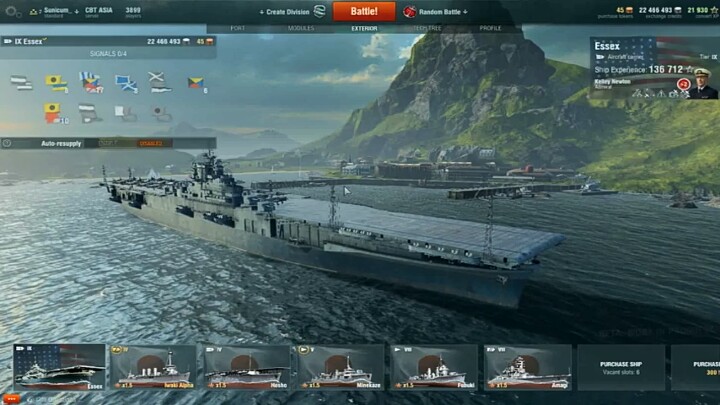Open the Sunicum player account menu
The width and height of the screenshot is (720, 405).
coord(50,10)
